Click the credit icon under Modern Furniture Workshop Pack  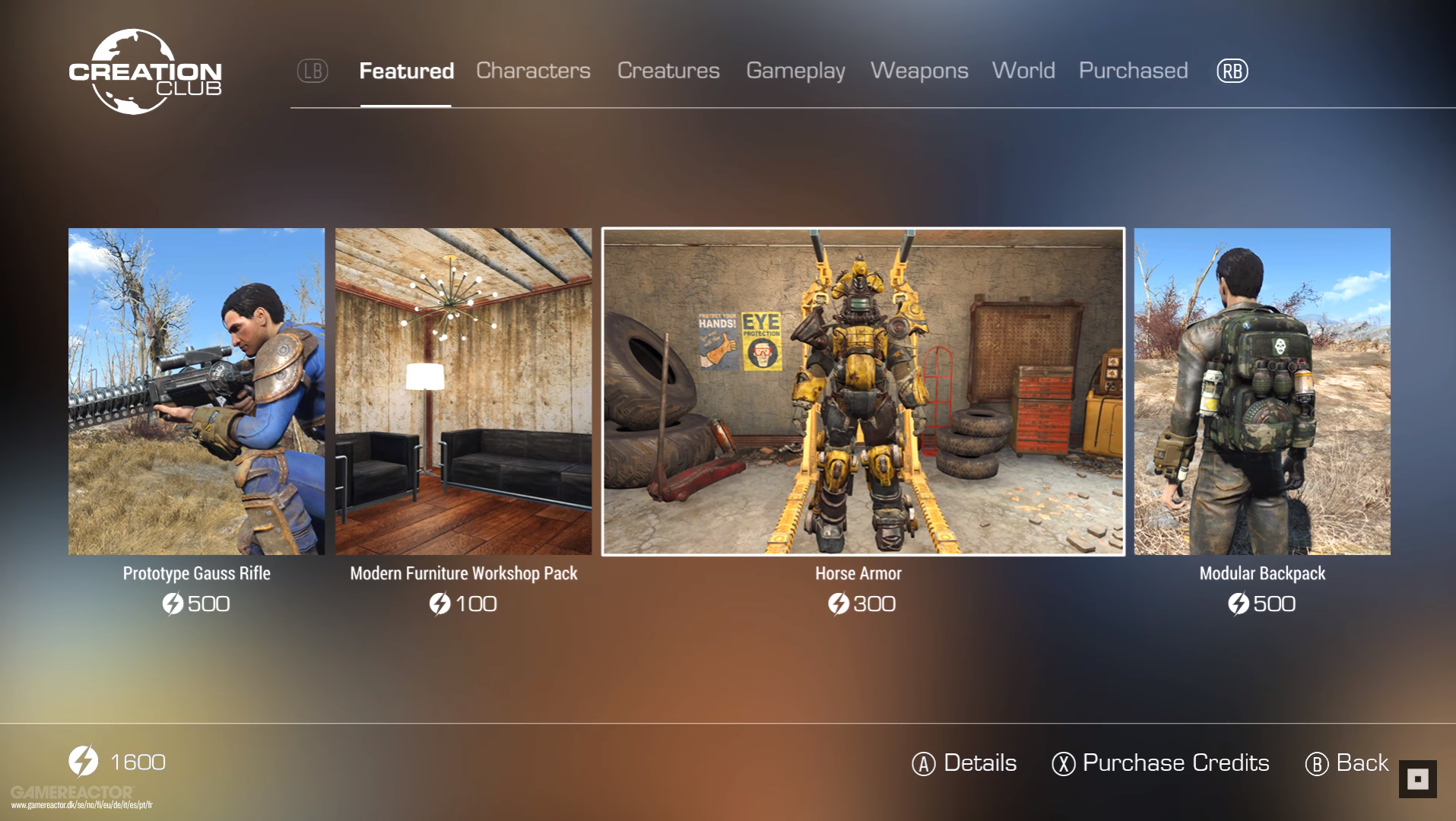[442, 604]
